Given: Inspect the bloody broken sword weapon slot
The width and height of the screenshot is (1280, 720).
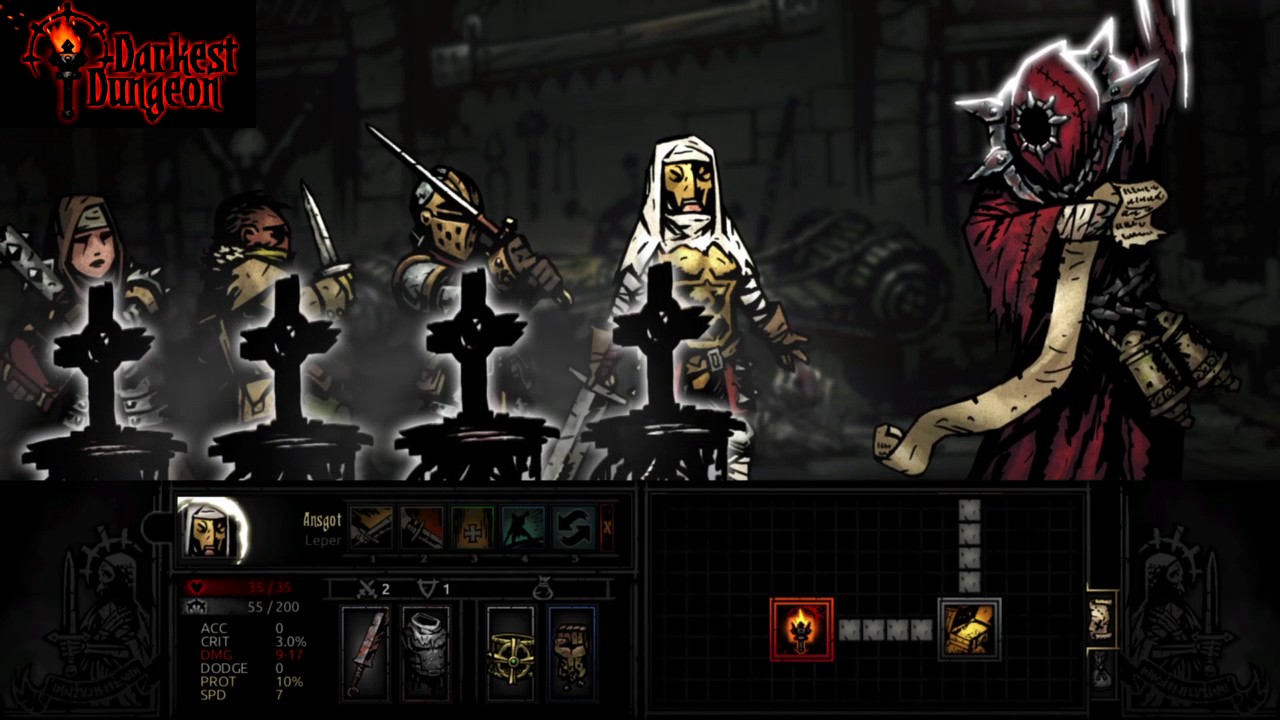Looking at the screenshot, I should pos(365,652).
